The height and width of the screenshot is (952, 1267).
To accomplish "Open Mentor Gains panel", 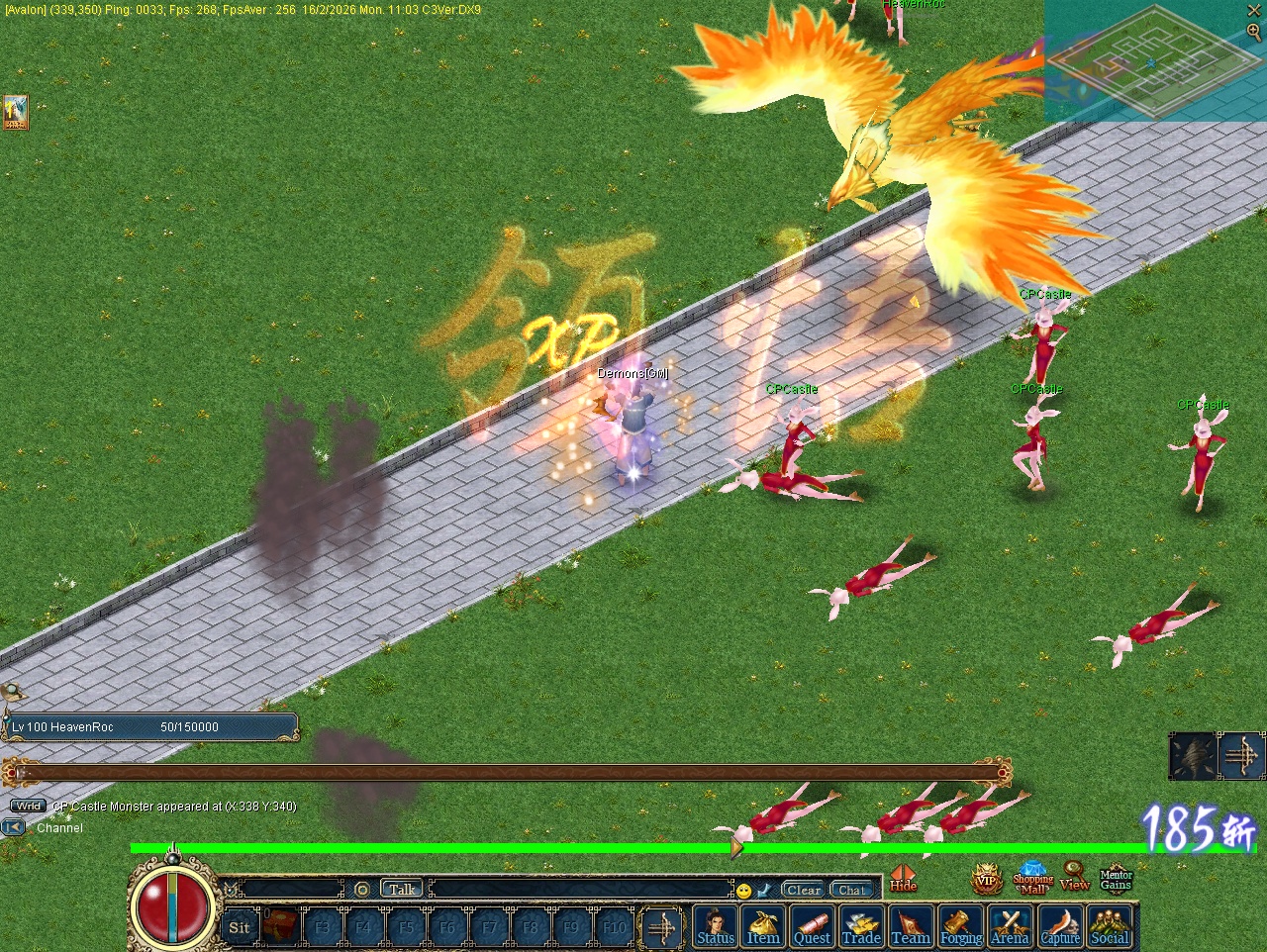I will coord(1116,879).
